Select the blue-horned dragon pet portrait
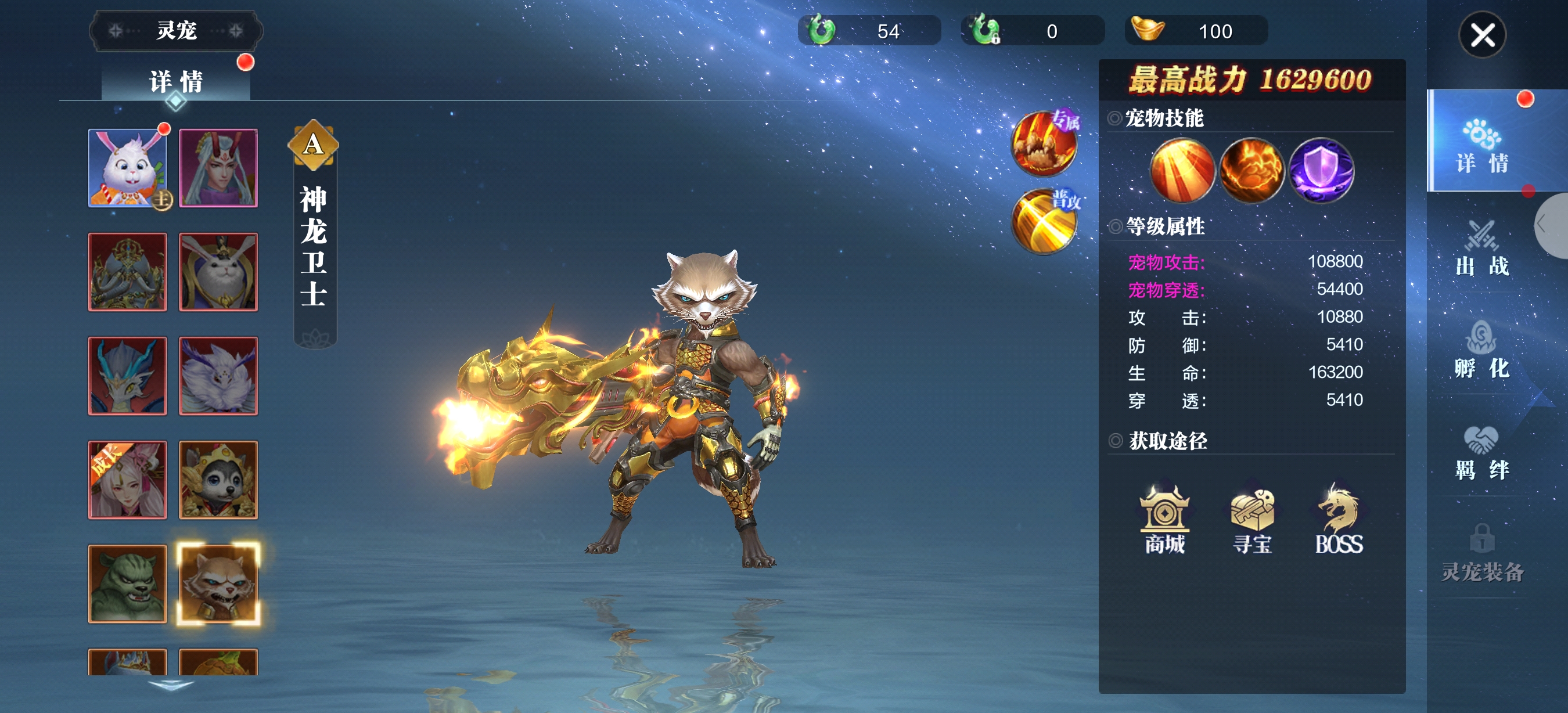Screen dimensions: 1568x713 [x=127, y=375]
